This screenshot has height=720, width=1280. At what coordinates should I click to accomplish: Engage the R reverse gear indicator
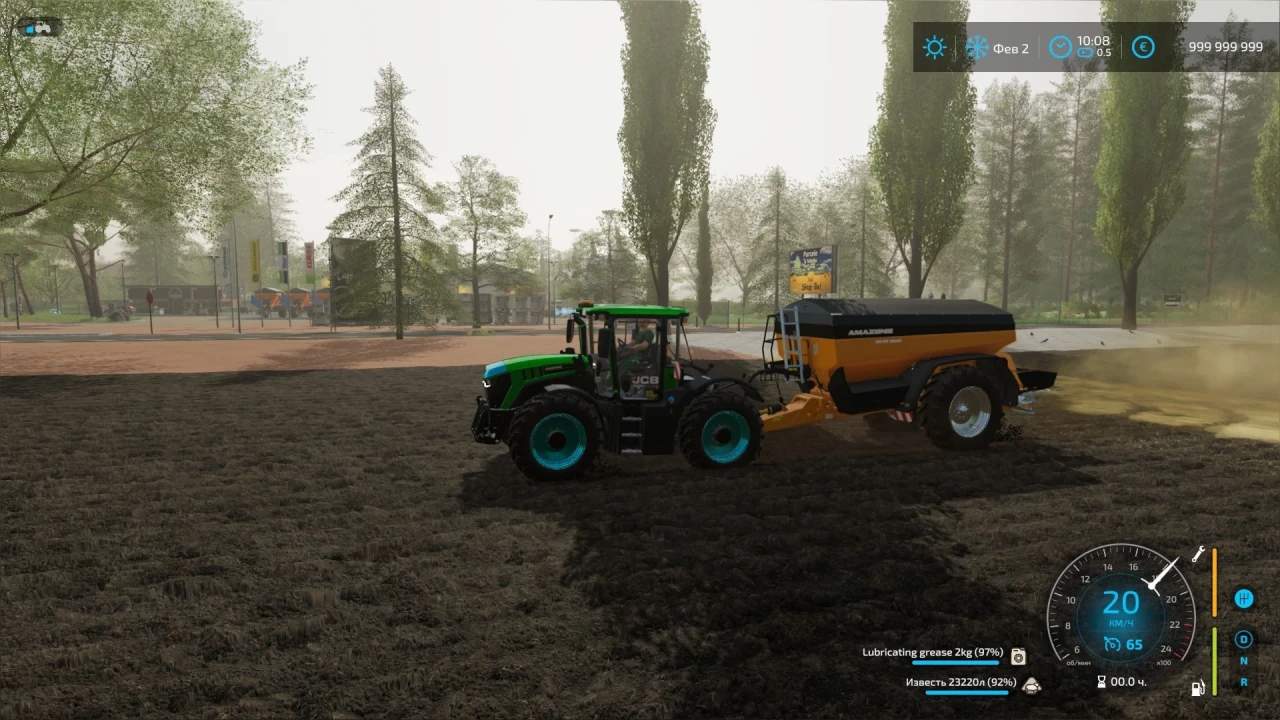1243,682
